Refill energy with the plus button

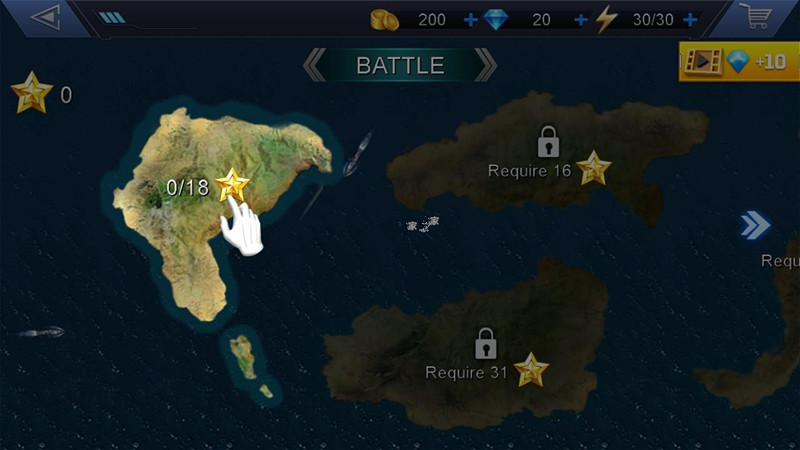click(x=690, y=19)
